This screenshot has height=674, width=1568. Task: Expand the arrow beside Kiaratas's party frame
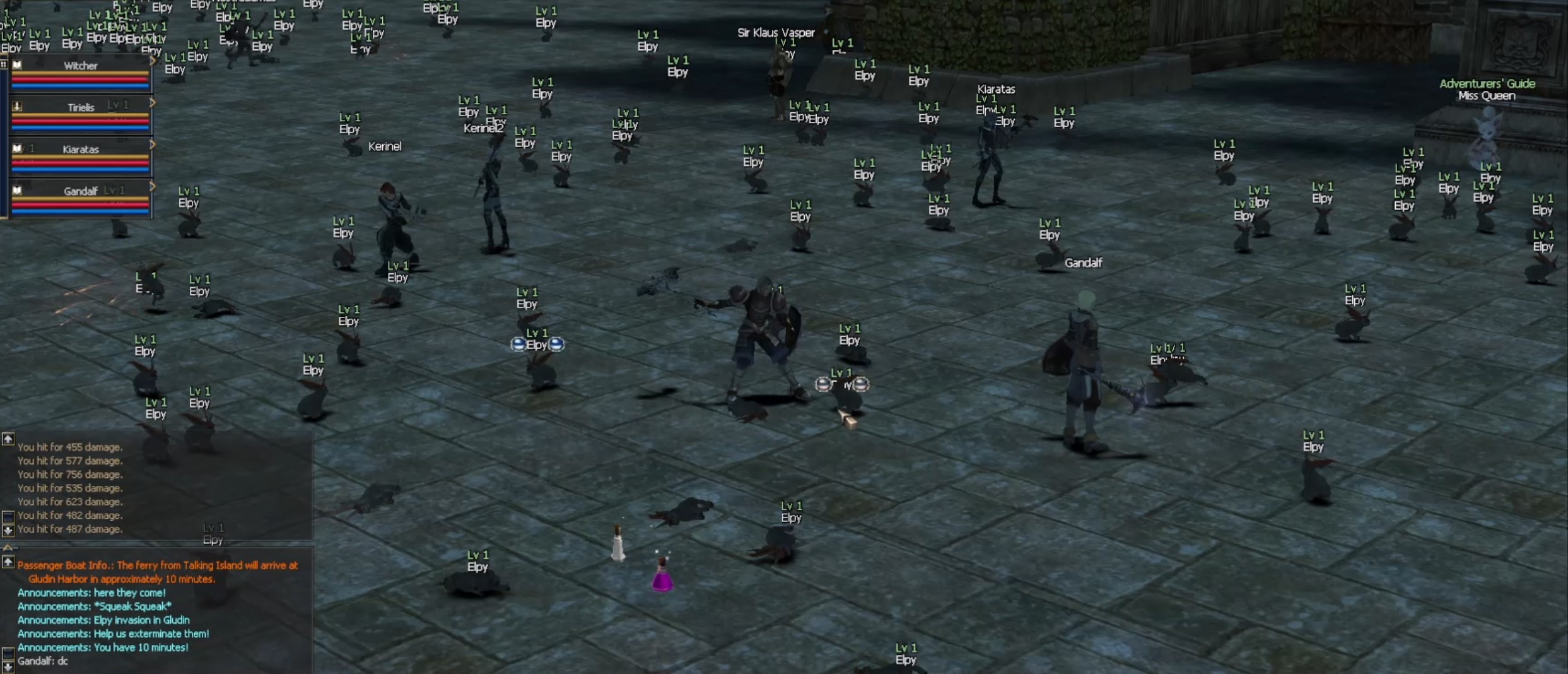[153, 145]
